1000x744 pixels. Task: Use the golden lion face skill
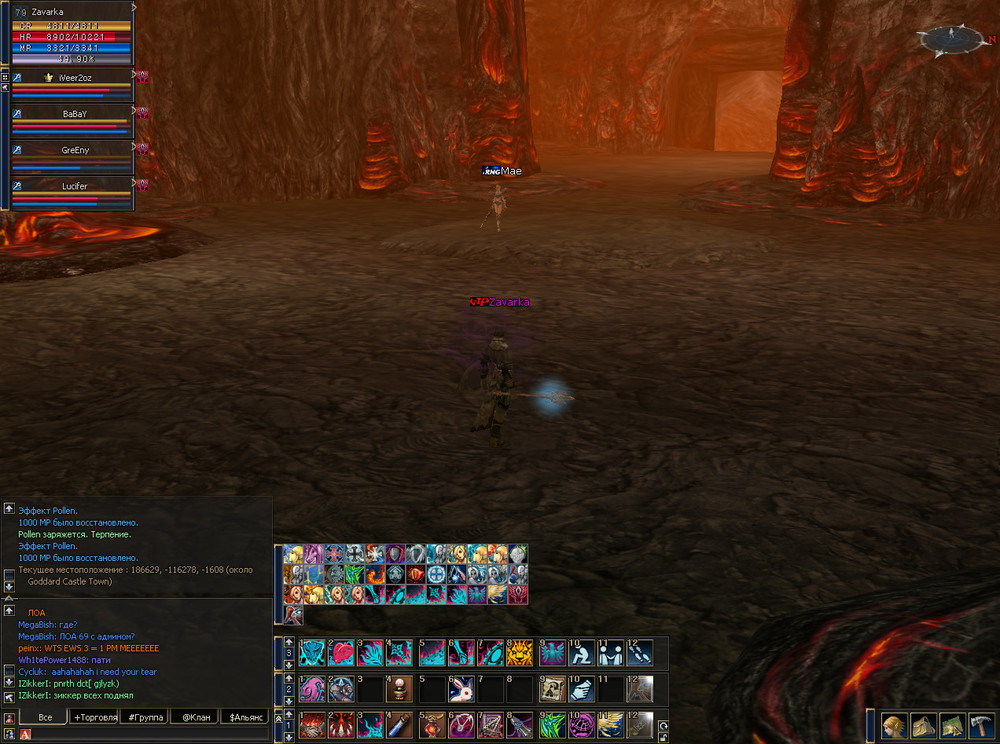(520, 653)
